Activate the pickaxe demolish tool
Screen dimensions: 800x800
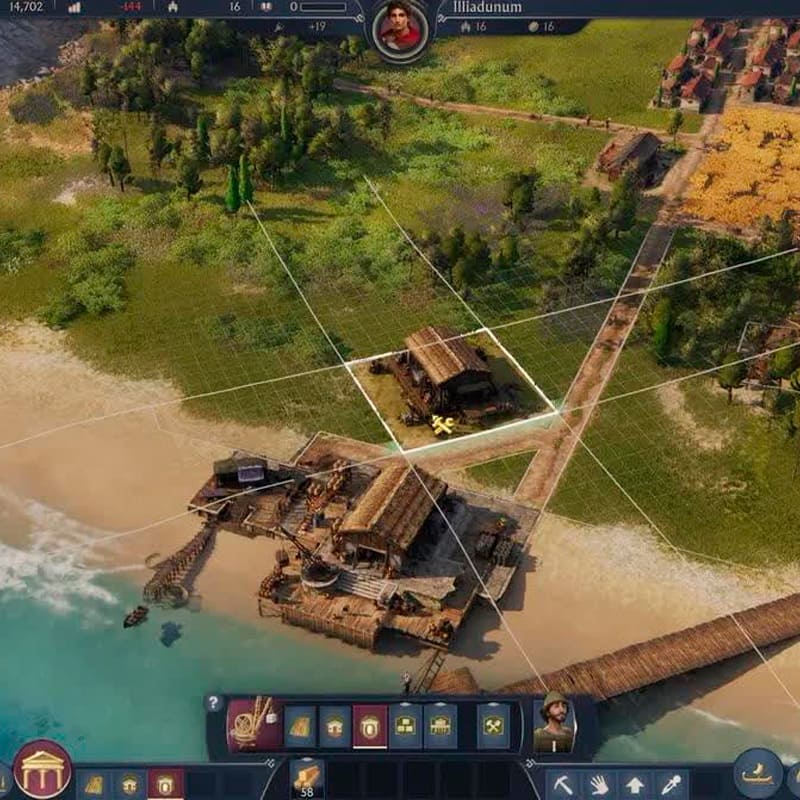pyautogui.click(x=565, y=784)
